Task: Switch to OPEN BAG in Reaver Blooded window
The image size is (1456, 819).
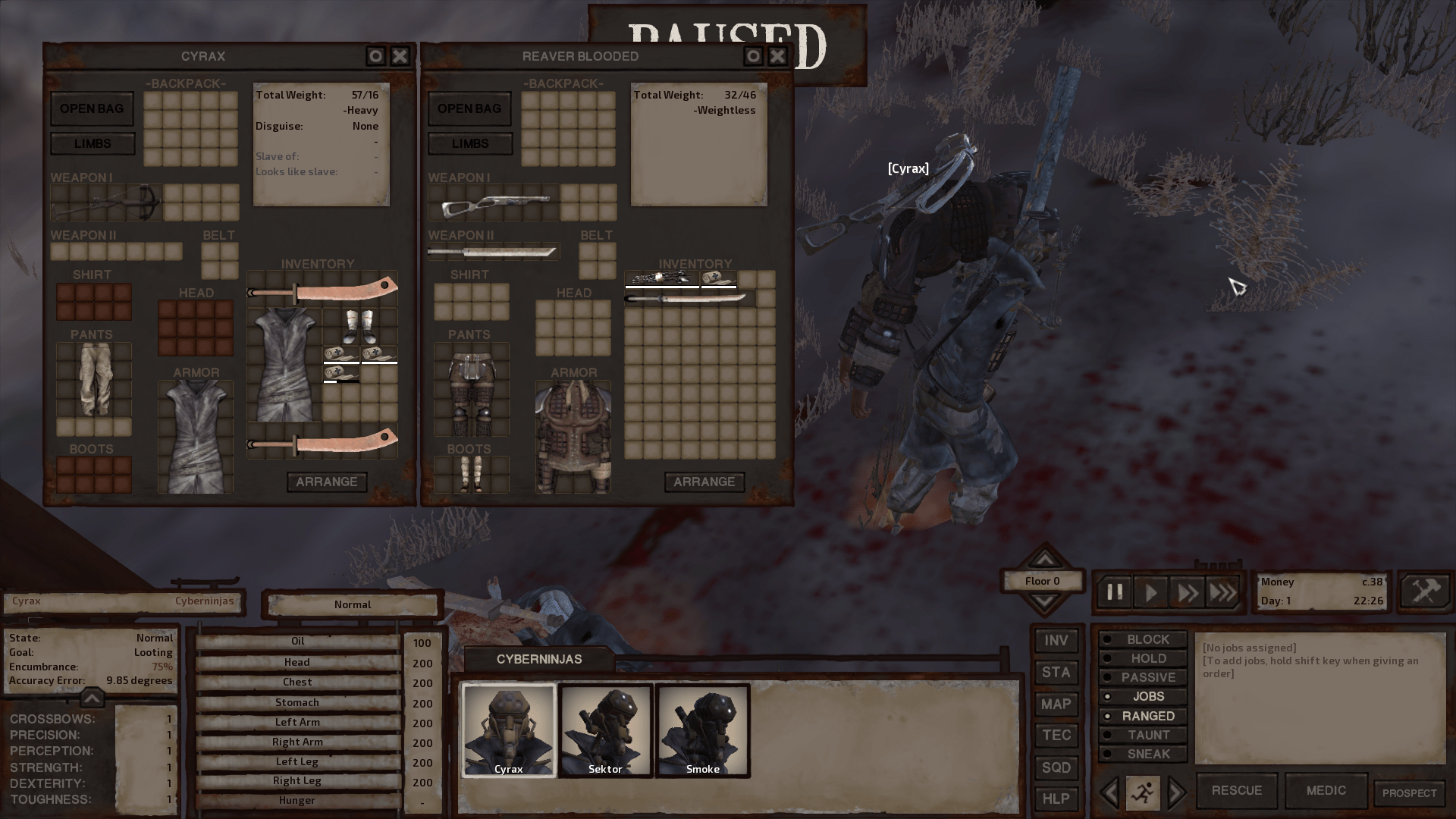Action: (469, 108)
